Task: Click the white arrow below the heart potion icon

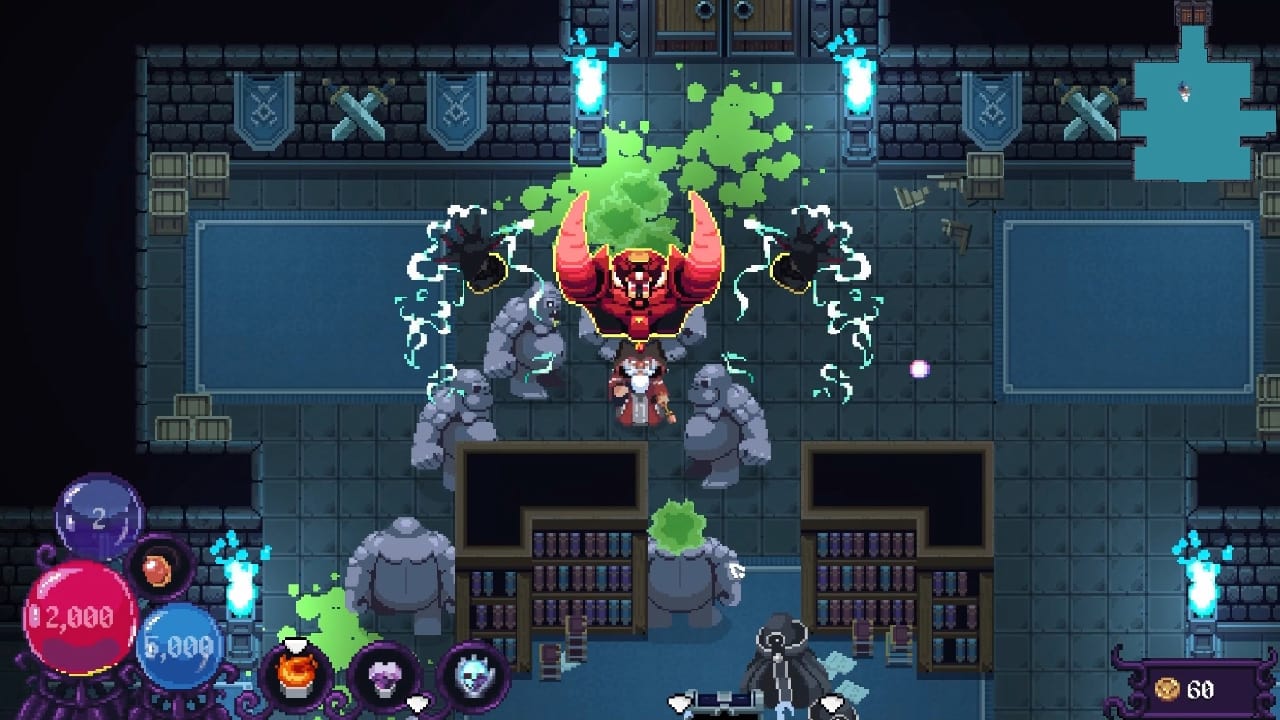Action: tap(418, 703)
